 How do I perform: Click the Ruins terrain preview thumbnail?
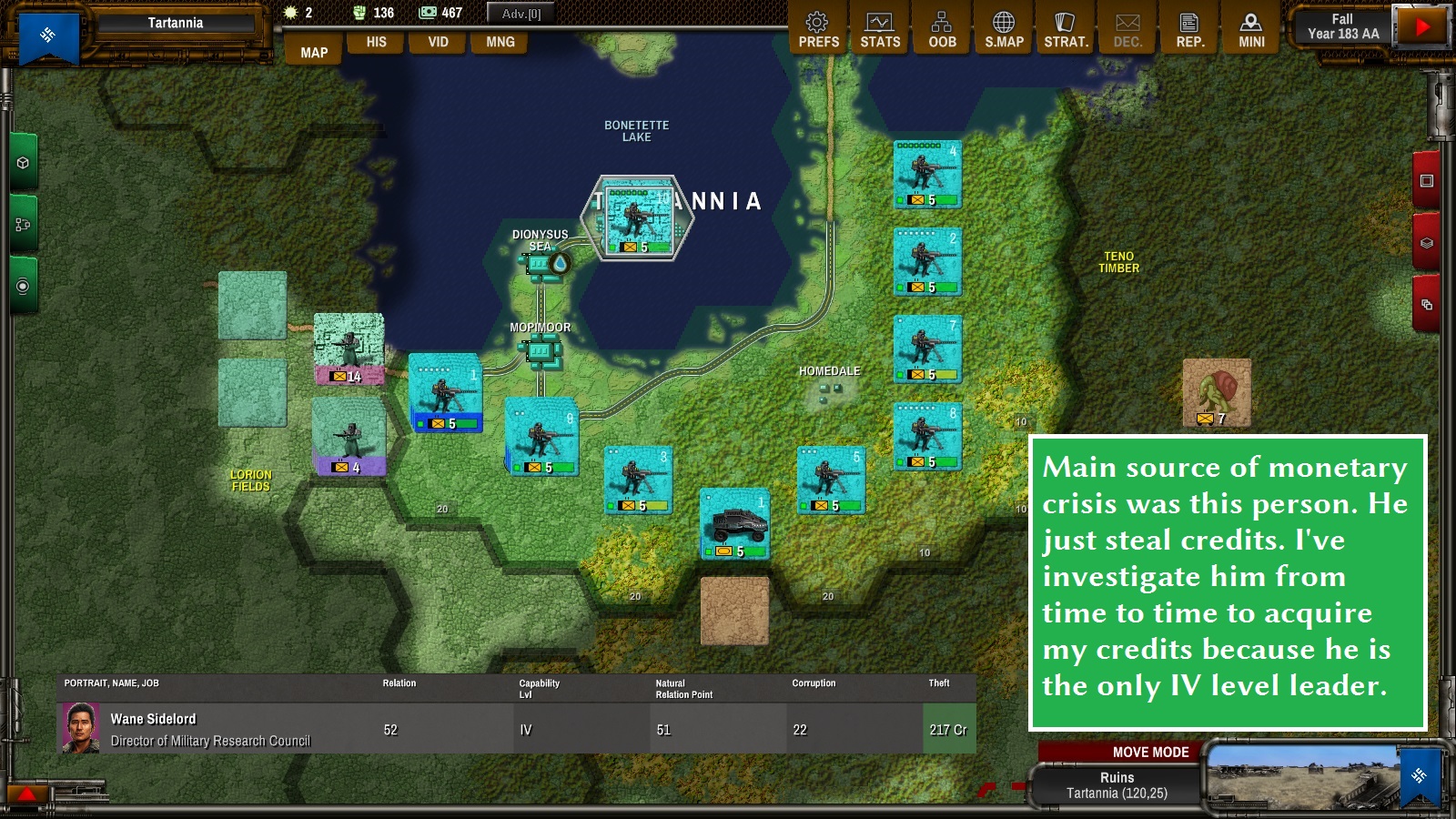click(x=1301, y=776)
